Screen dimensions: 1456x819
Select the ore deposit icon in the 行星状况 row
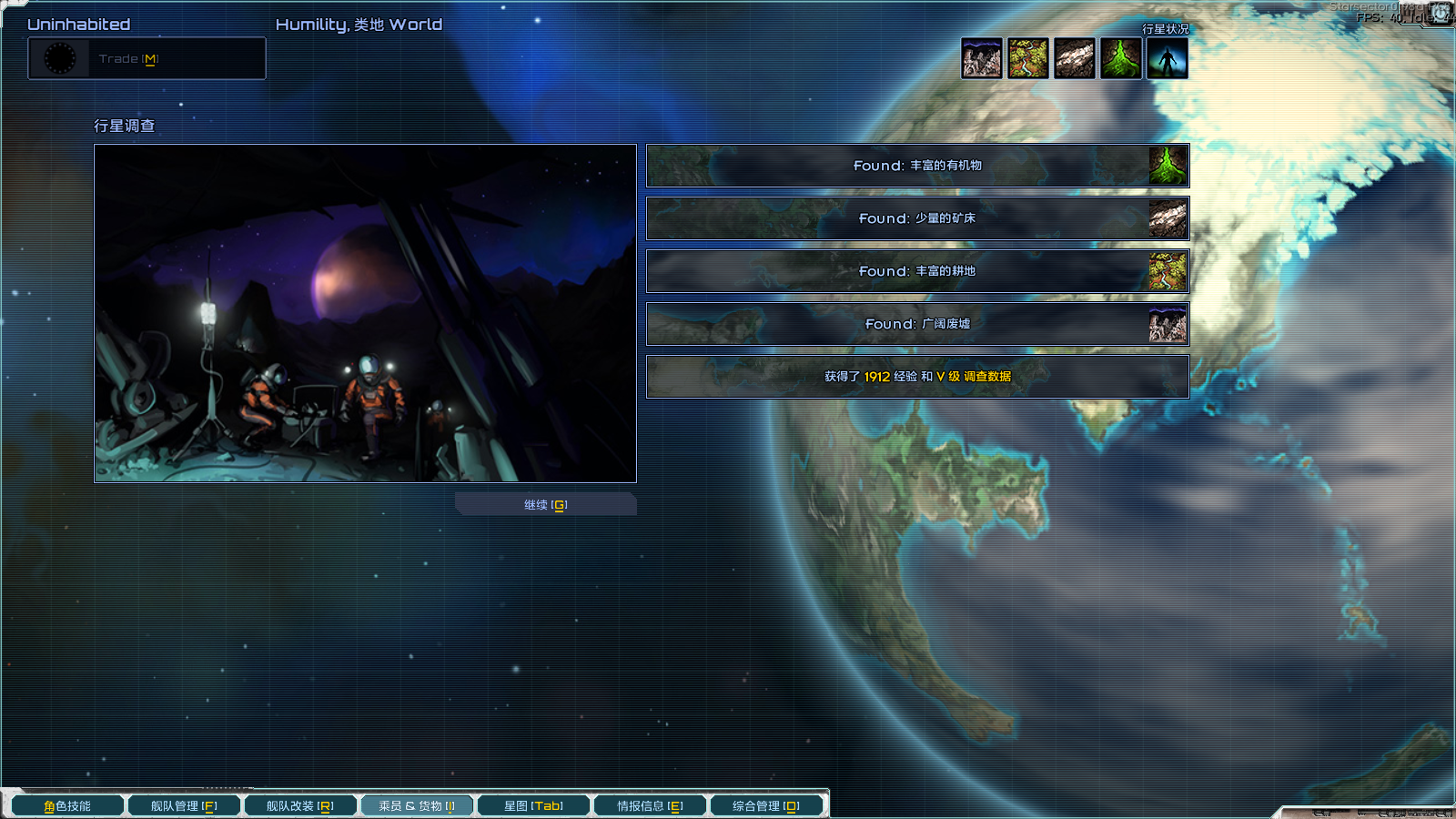(1075, 59)
